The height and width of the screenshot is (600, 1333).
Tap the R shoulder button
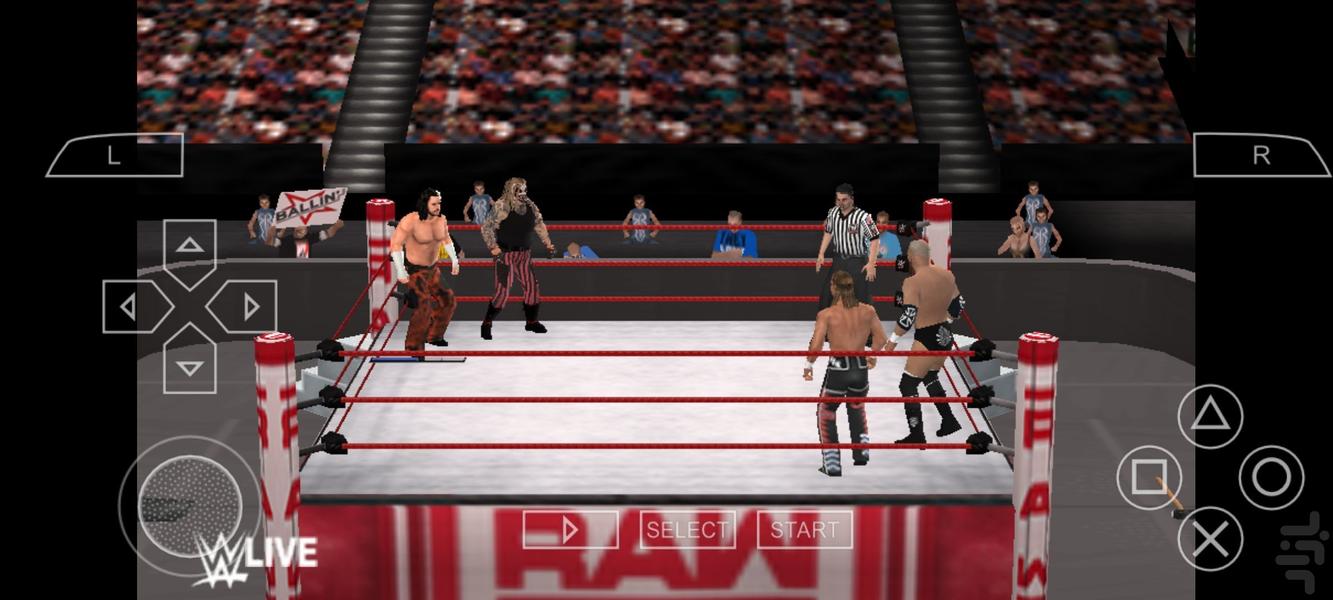[x=1261, y=155]
